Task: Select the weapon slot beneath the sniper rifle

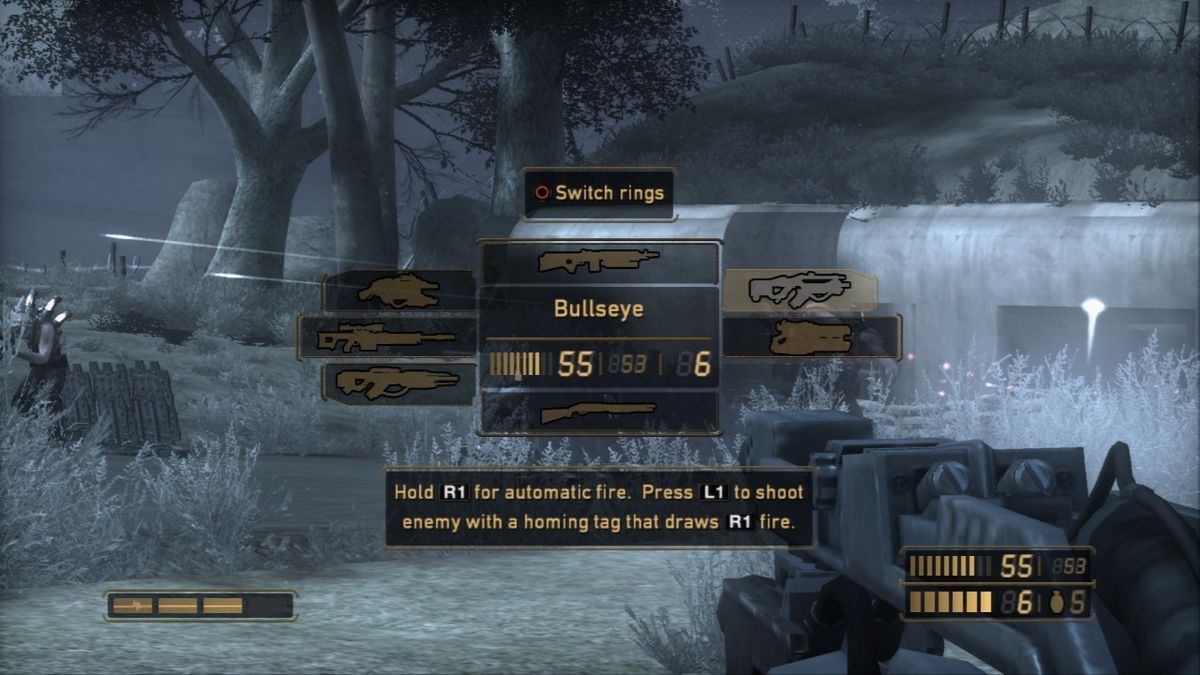Action: click(x=399, y=381)
